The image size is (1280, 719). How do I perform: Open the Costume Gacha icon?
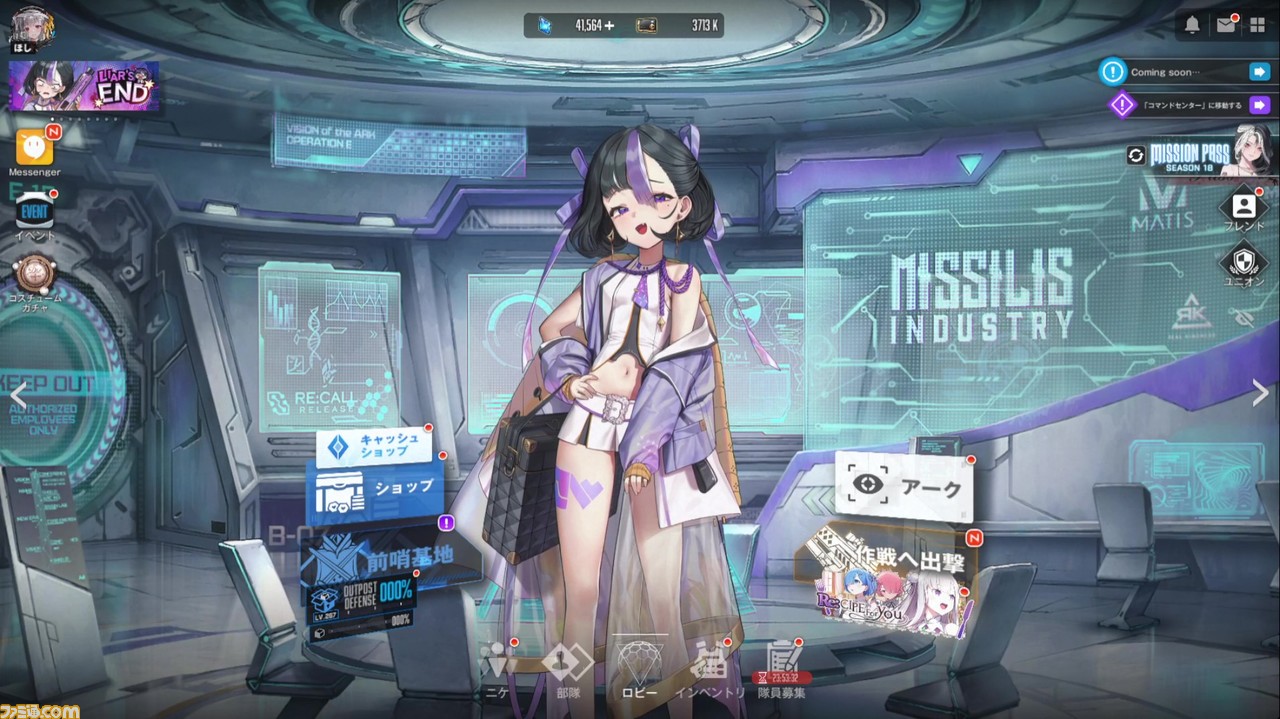34,274
